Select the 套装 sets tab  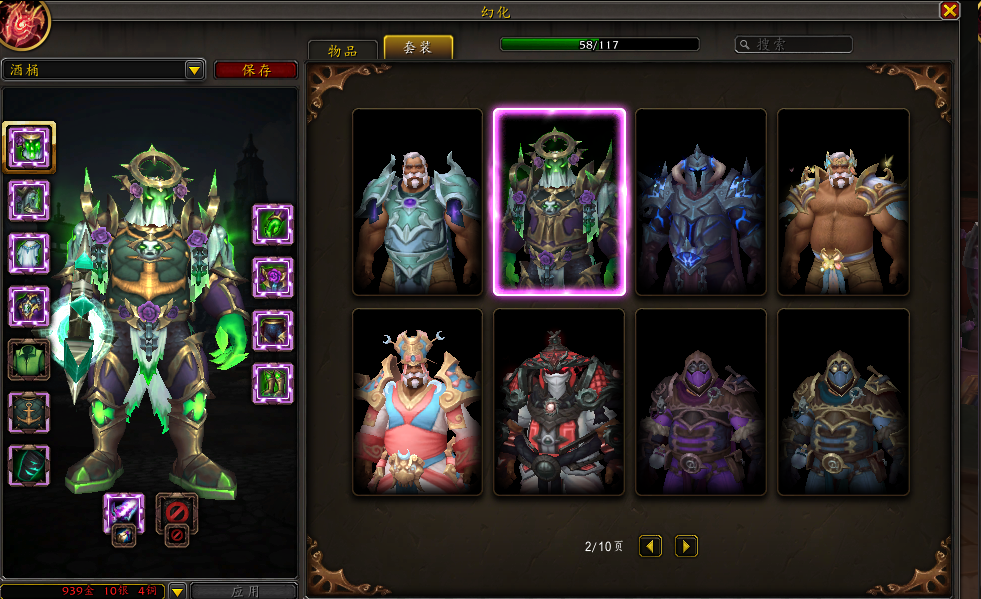(x=418, y=47)
